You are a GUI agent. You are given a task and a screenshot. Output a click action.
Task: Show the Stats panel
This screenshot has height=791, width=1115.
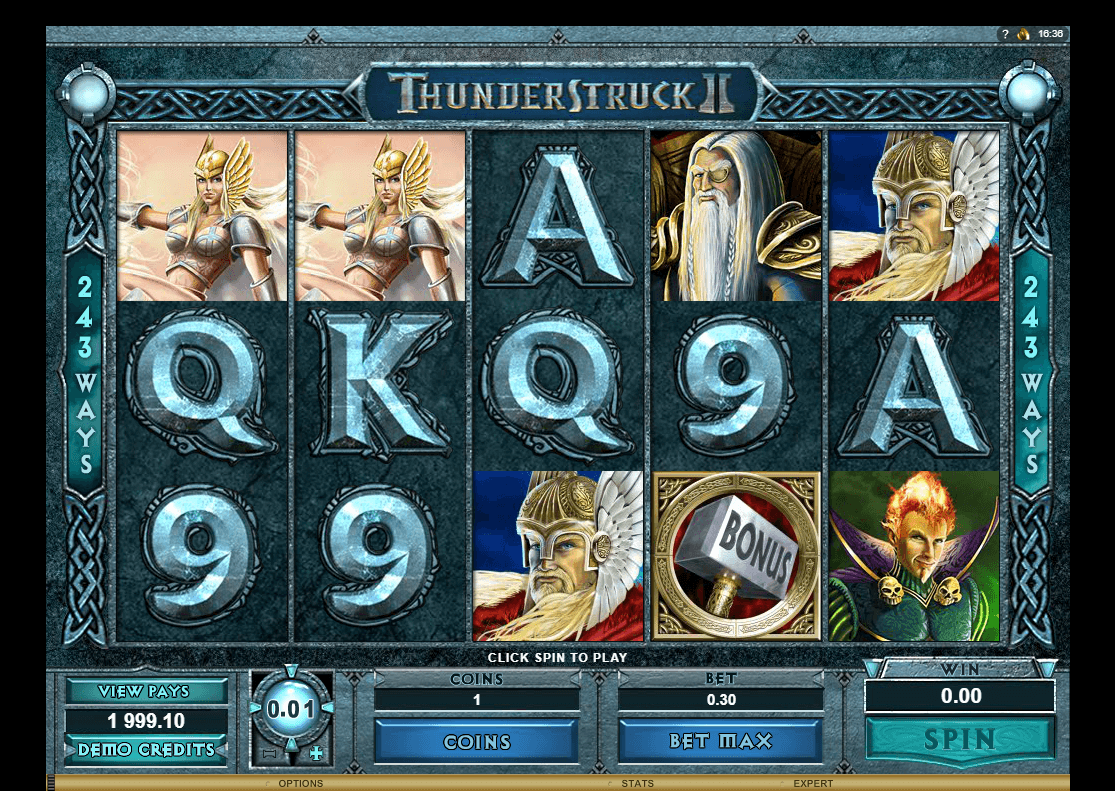click(x=637, y=783)
